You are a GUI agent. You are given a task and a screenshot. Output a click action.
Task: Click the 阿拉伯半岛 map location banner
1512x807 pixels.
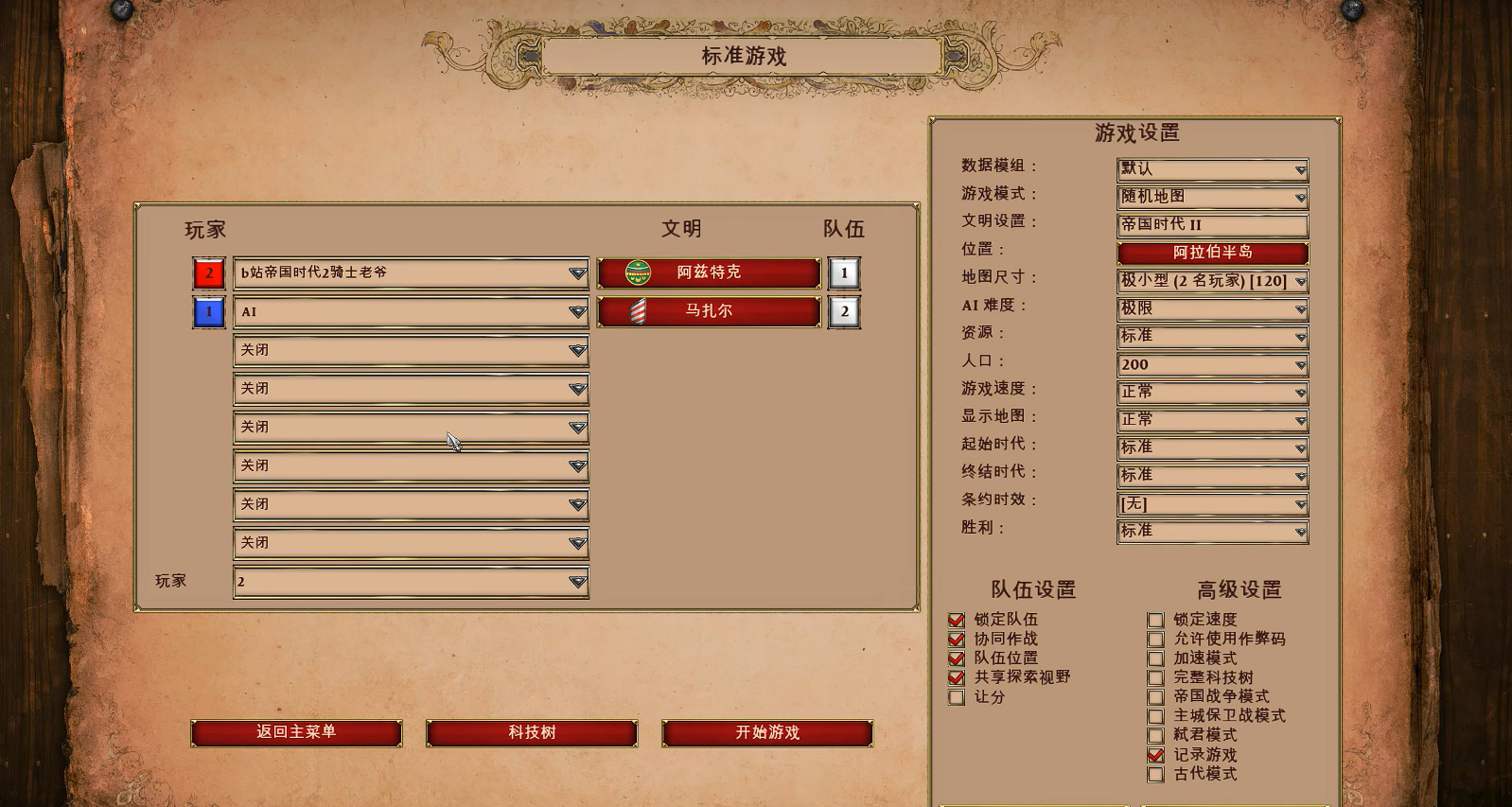point(1212,253)
